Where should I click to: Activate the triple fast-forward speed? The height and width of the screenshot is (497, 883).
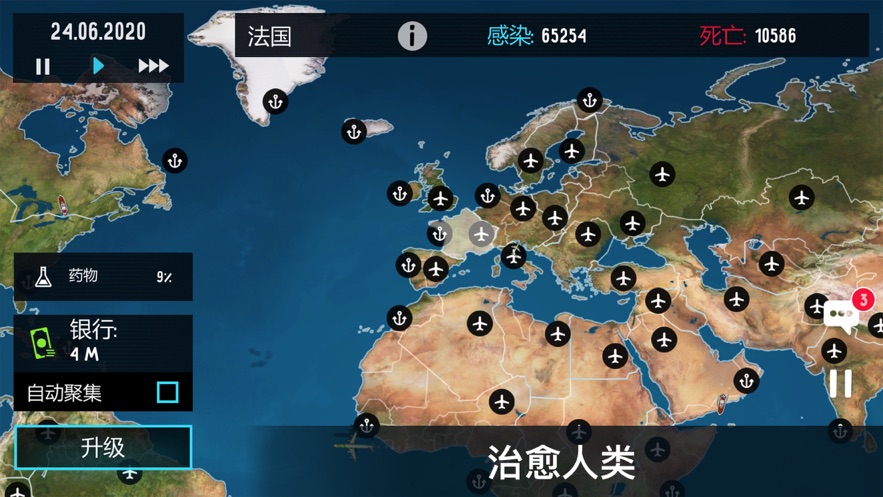pyautogui.click(x=153, y=66)
